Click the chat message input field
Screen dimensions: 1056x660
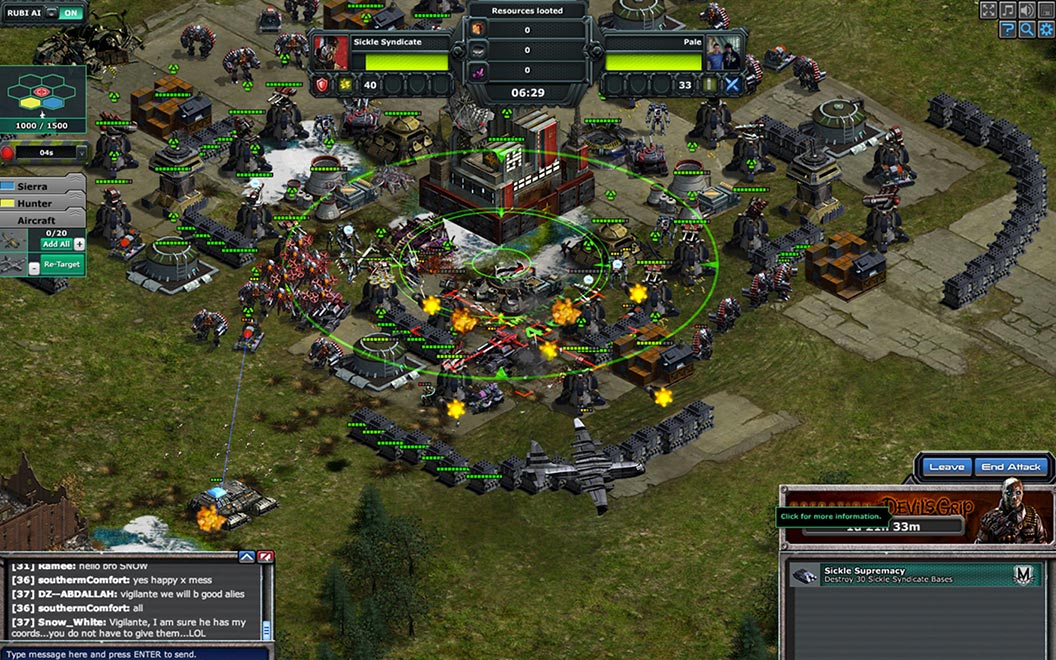click(x=130, y=654)
